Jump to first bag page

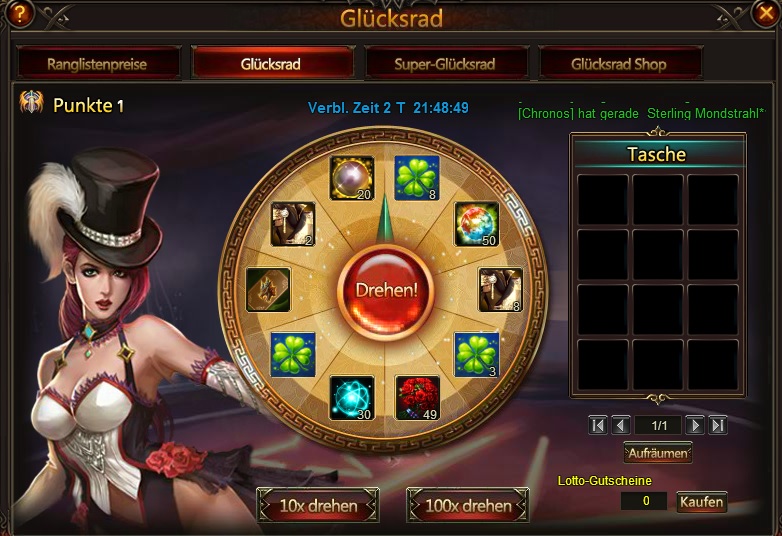[x=598, y=425]
